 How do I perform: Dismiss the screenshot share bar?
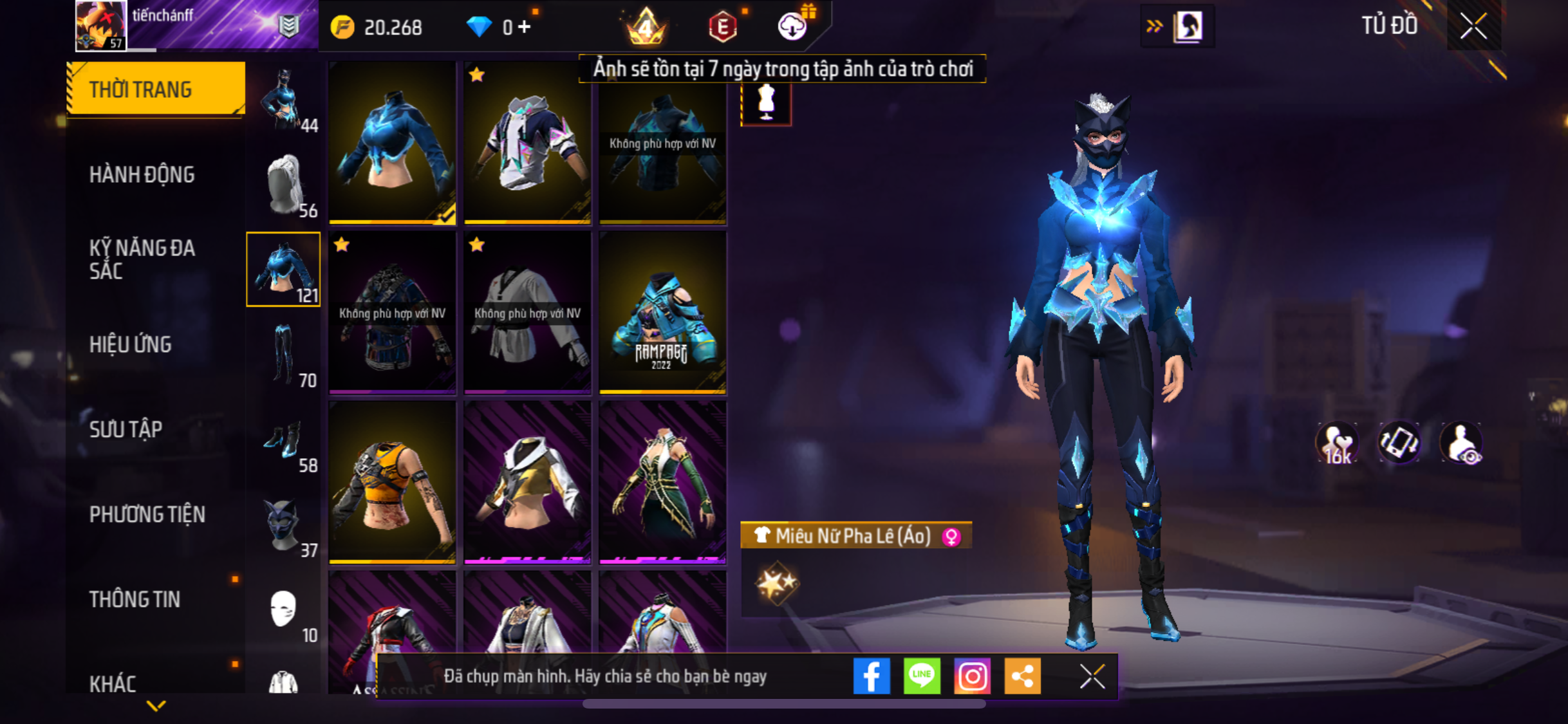[x=1092, y=676]
